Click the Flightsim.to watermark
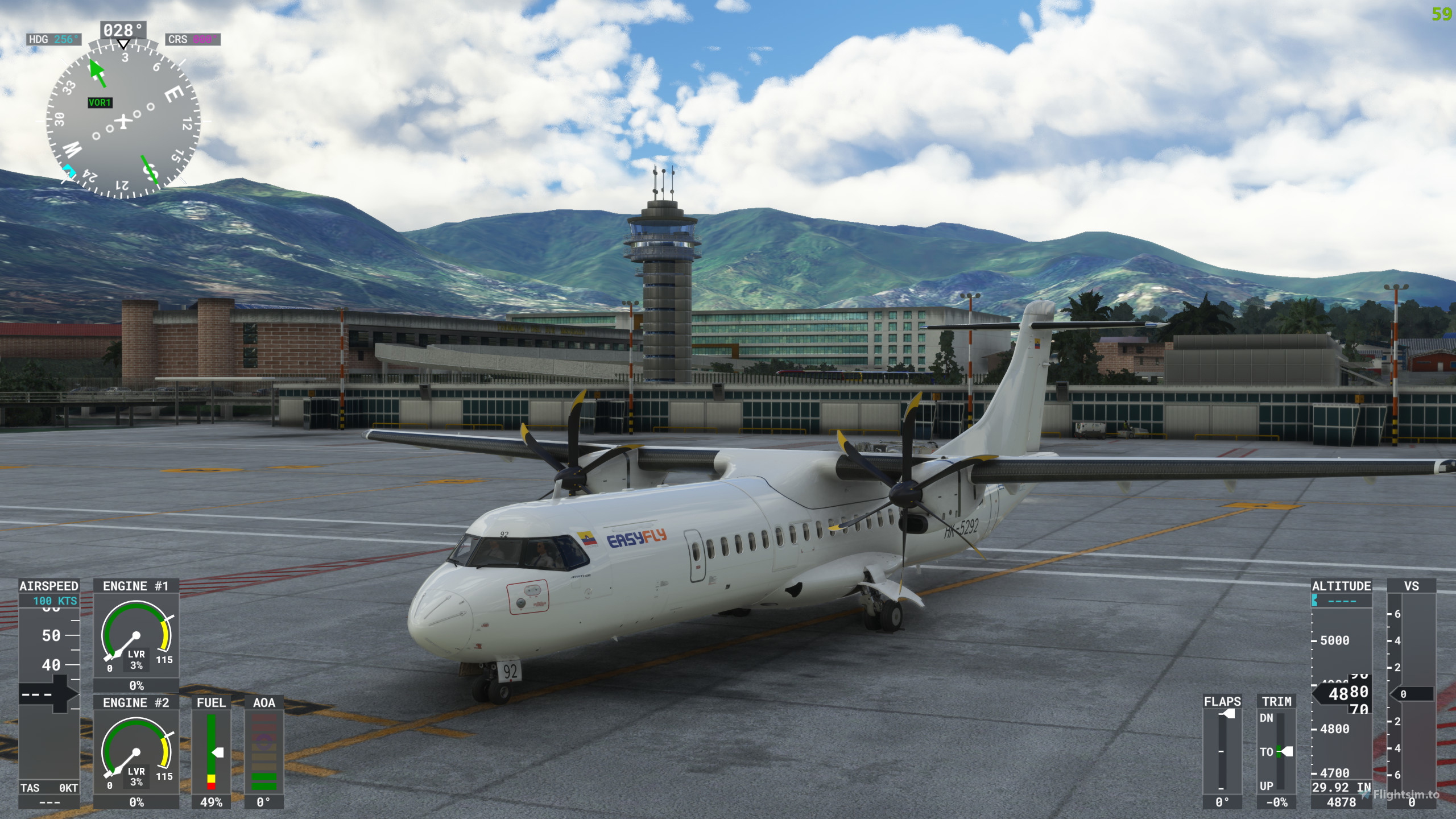The image size is (1456, 819). (x=1403, y=795)
